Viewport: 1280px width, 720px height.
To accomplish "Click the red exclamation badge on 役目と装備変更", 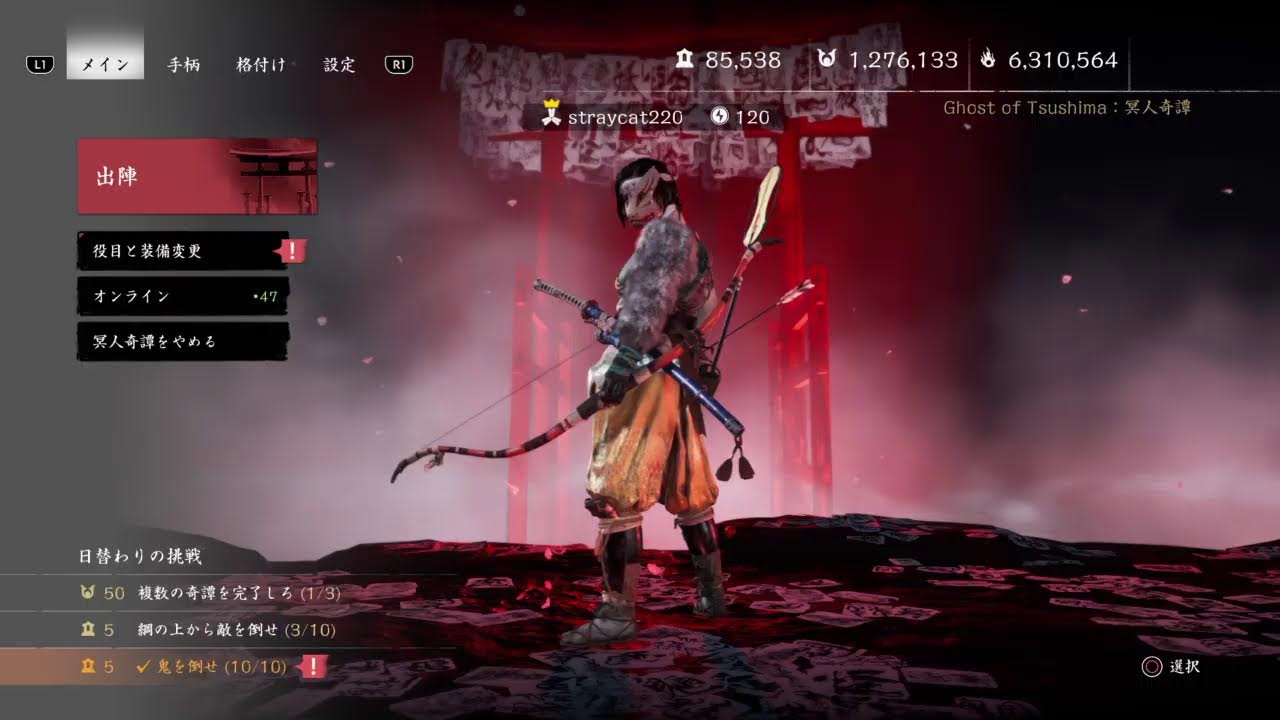I will [x=290, y=251].
